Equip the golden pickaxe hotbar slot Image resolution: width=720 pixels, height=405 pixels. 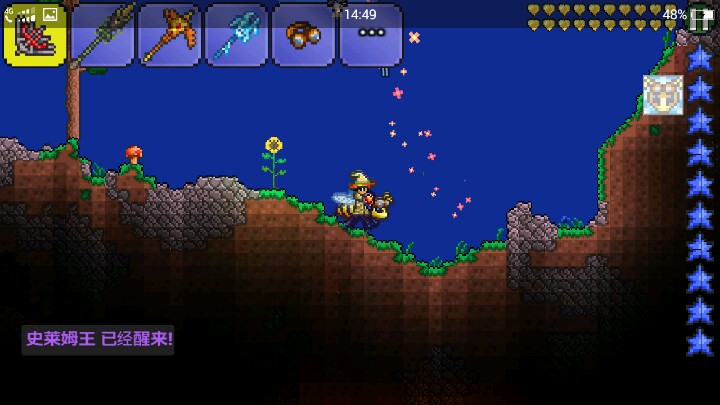click(169, 34)
